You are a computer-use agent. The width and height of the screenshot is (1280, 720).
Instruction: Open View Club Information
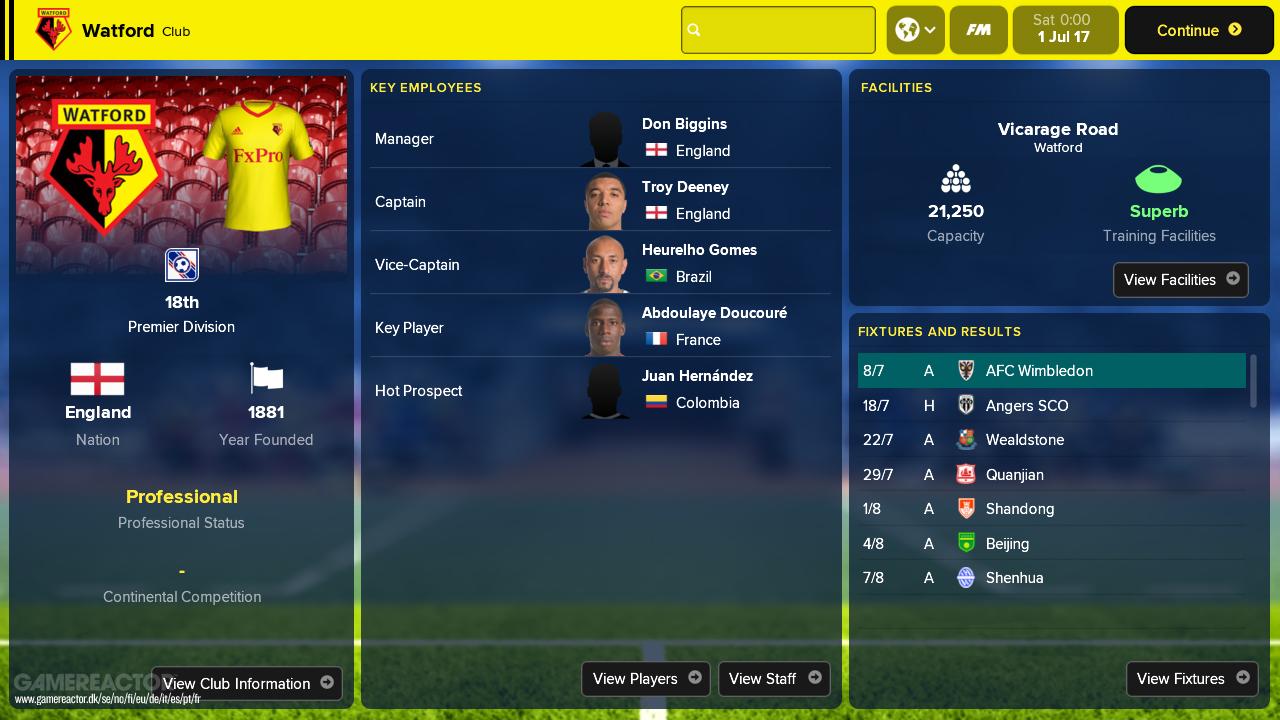coord(247,683)
